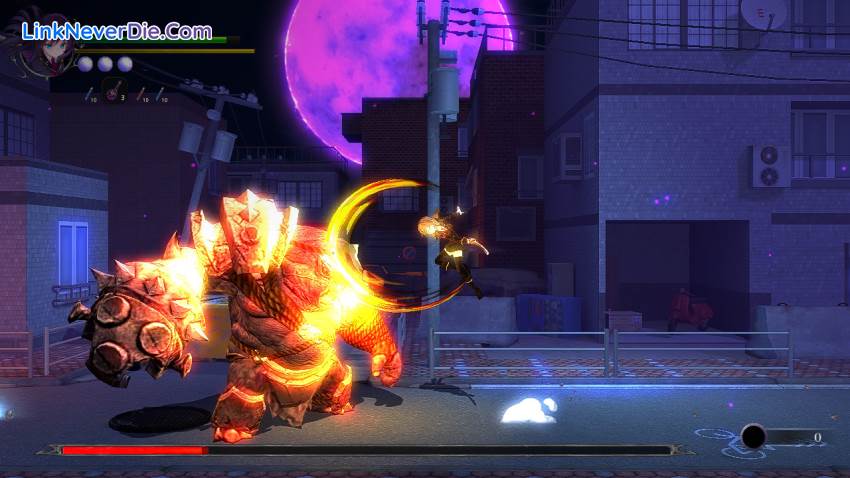The width and height of the screenshot is (850, 478).
Task: Open the LinkNeverDie.Com watermark link
Action: pos(116,30)
